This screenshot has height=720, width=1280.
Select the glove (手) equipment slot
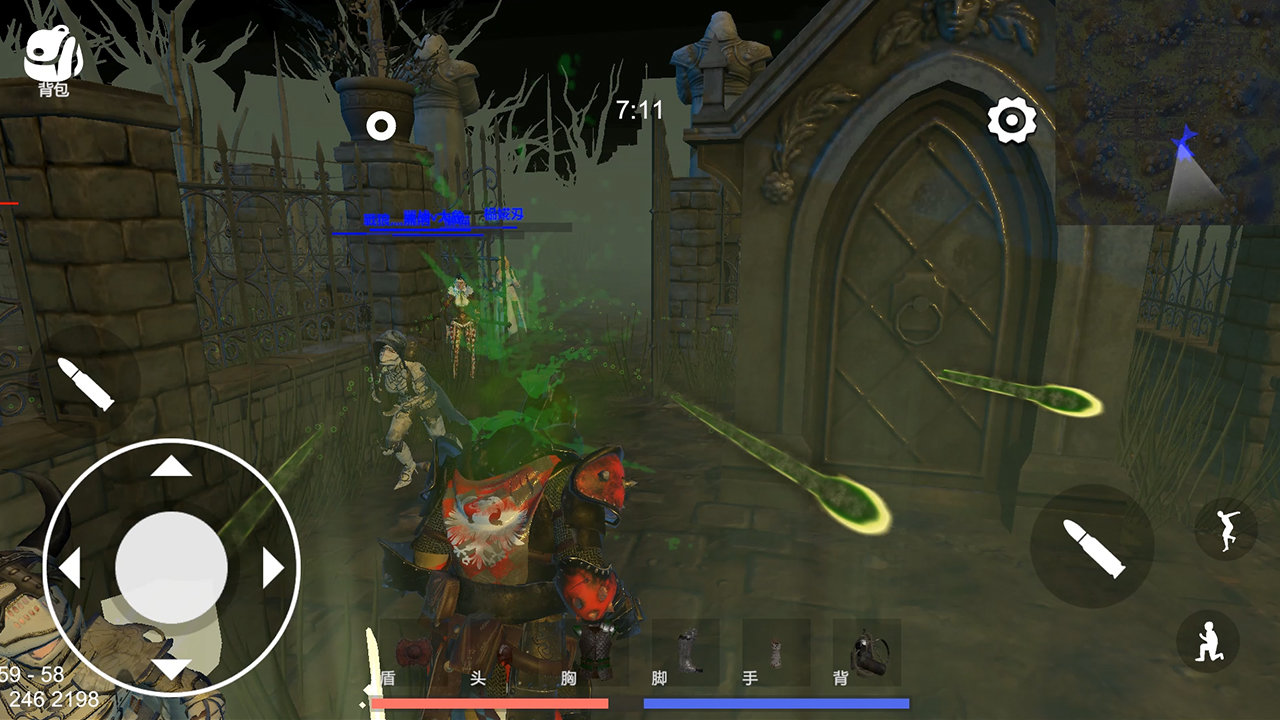click(x=775, y=652)
